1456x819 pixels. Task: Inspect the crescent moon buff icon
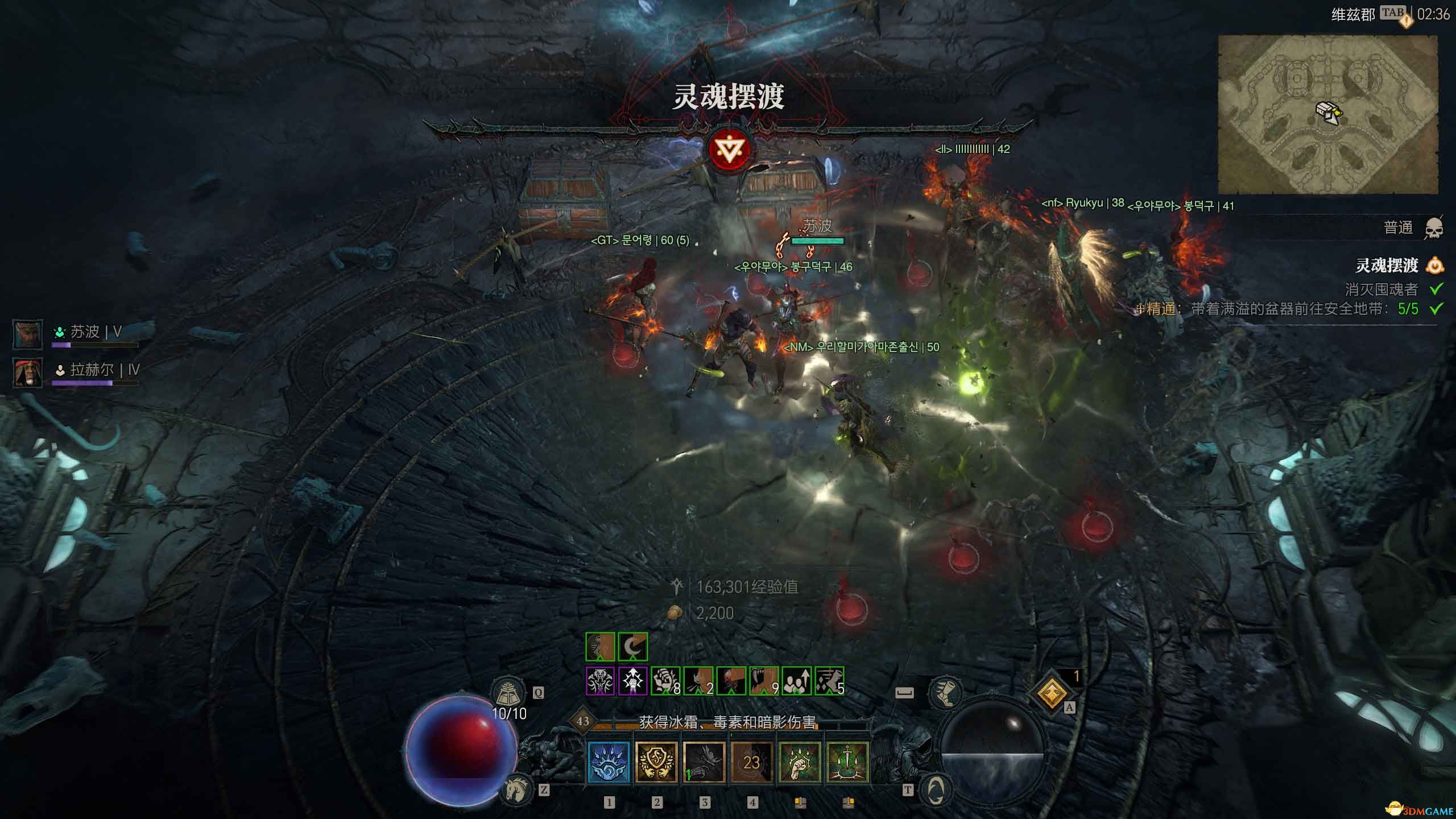point(632,647)
